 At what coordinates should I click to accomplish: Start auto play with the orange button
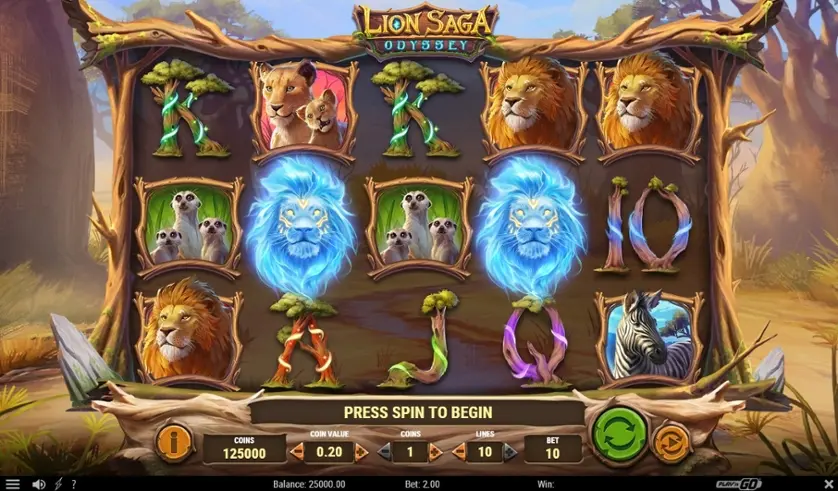(x=670, y=441)
